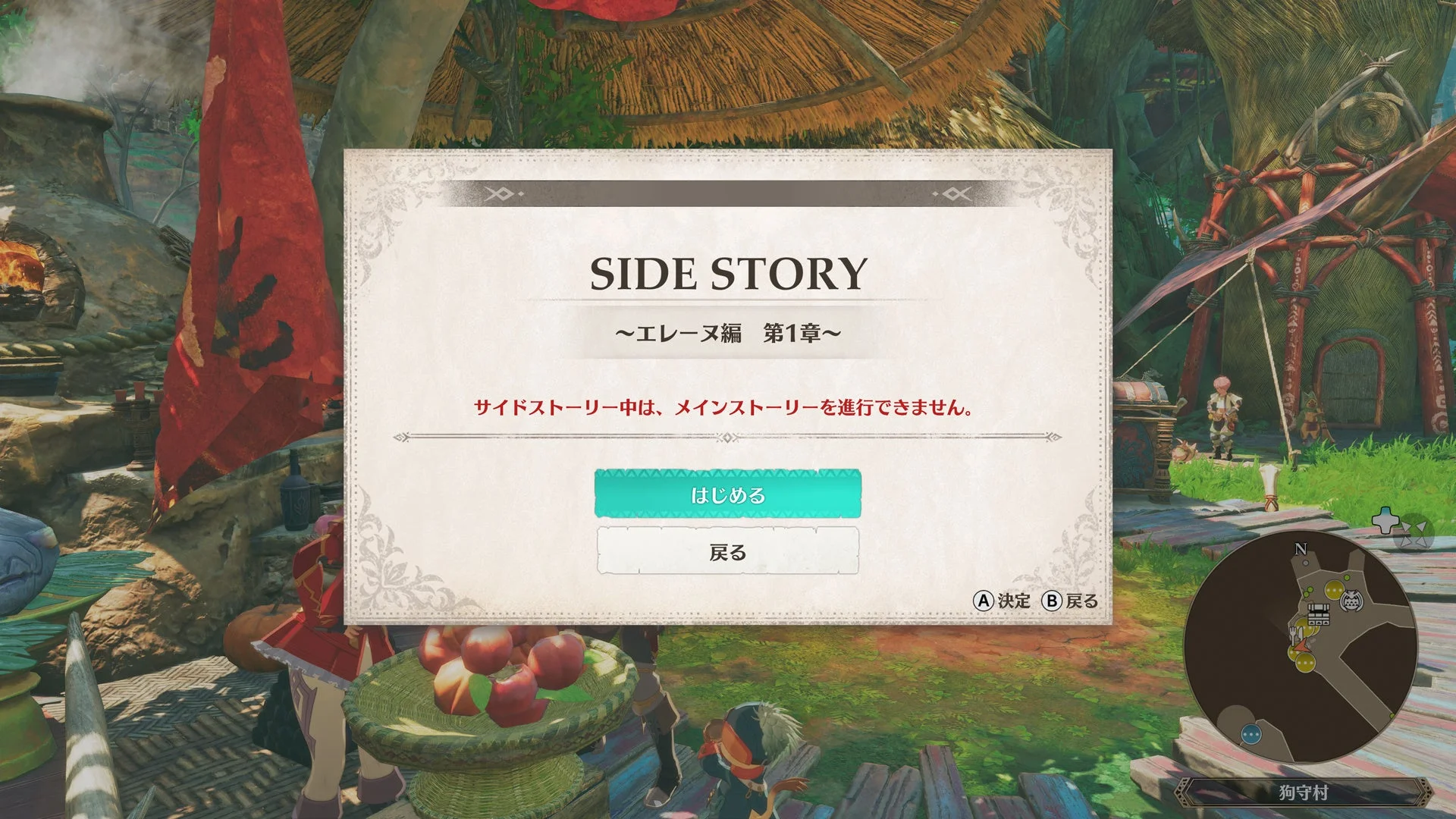The image size is (1456, 819).
Task: Select the monster den emblem on the minimap
Action: click(1352, 598)
